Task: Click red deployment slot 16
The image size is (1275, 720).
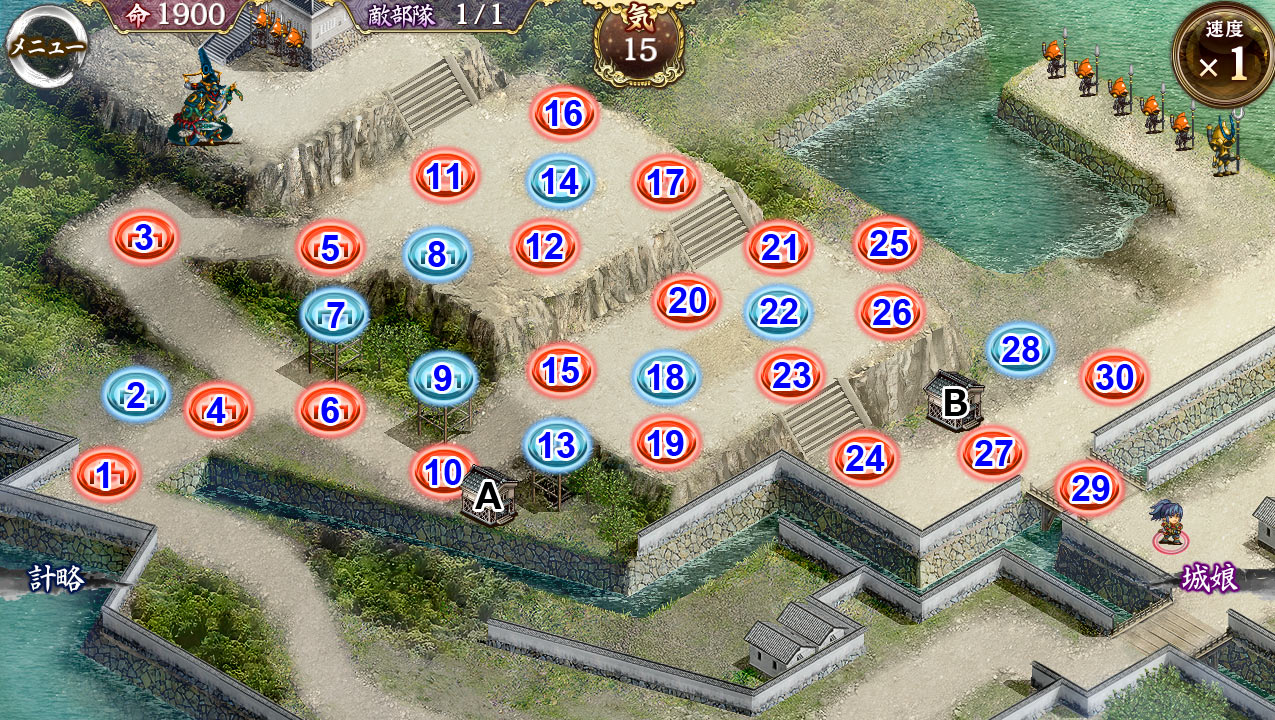Action: [x=565, y=114]
